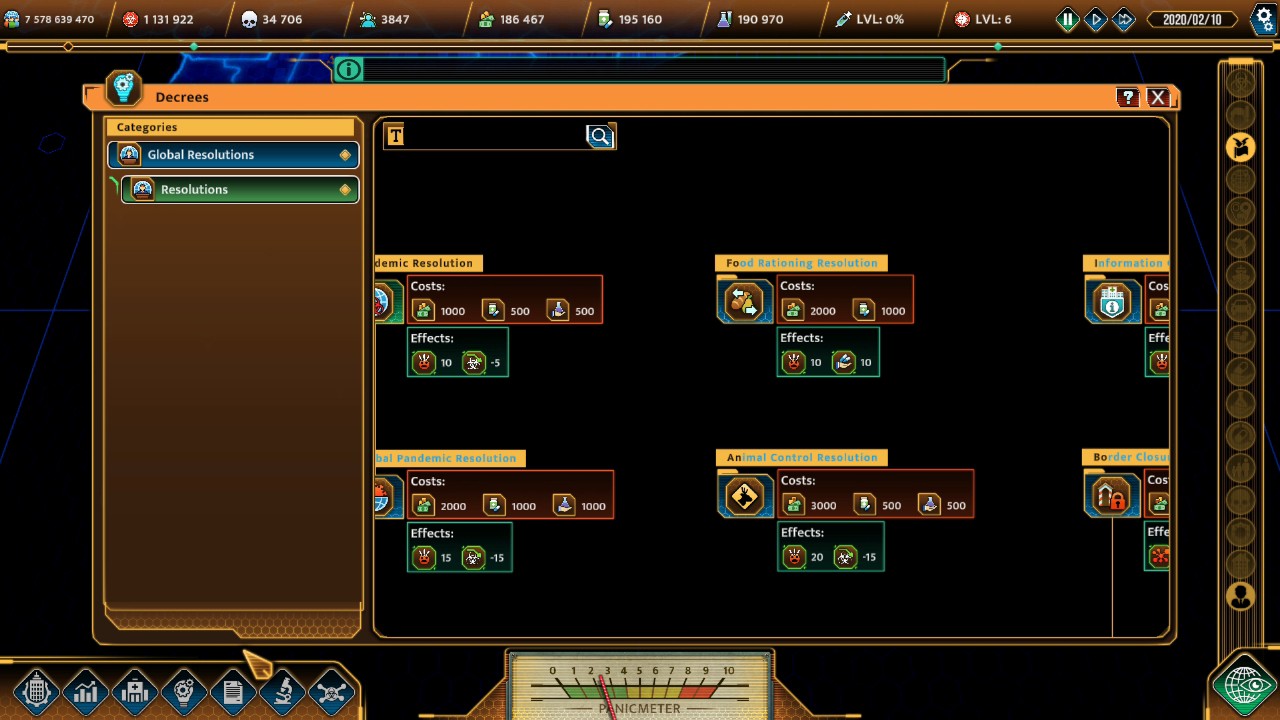Enact the Food Rationing Resolution

744,299
